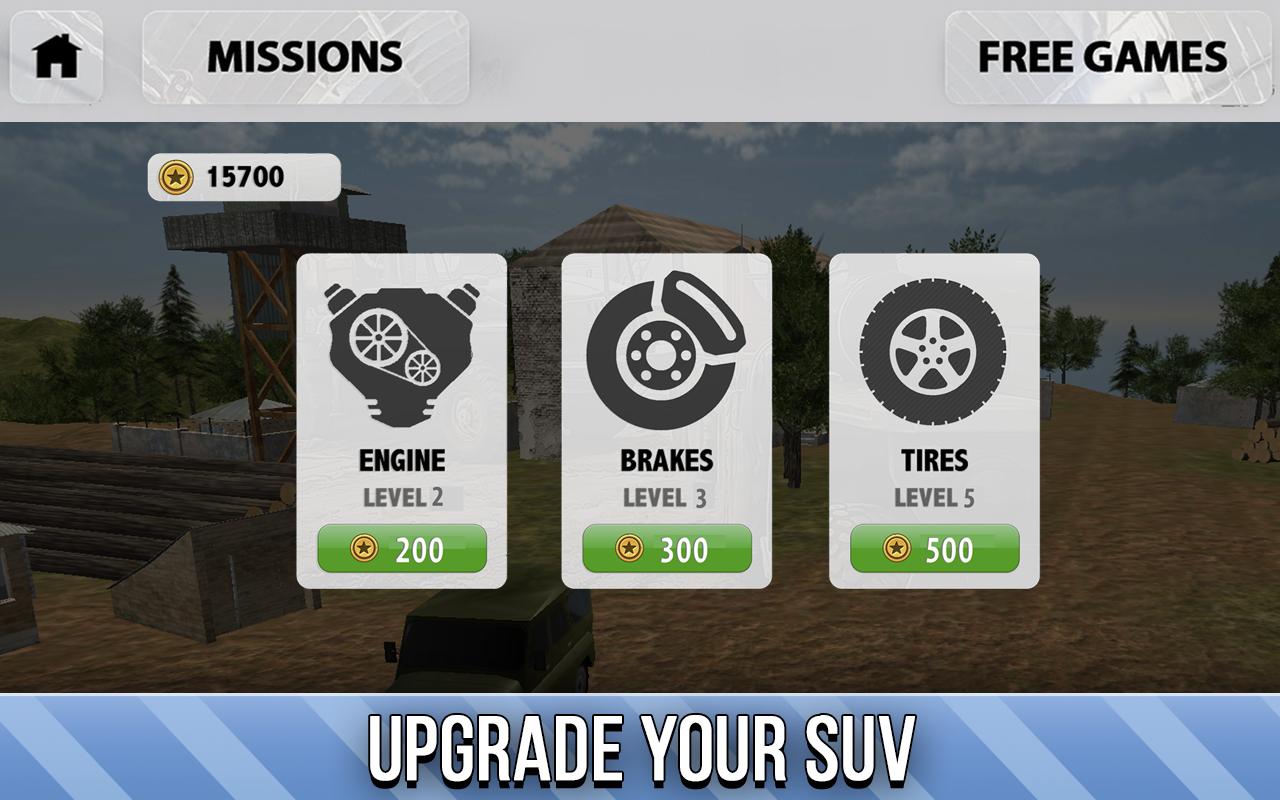Open the MISSIONS screen
This screenshot has width=1280, height=800.
(305, 57)
